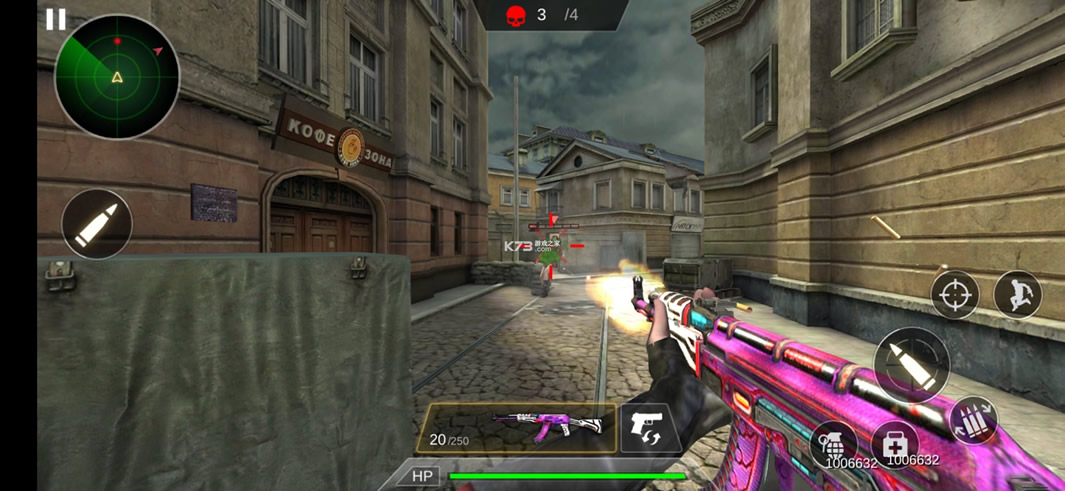1065x491 pixels.
Task: Throw a grenade
Action: [x=834, y=443]
